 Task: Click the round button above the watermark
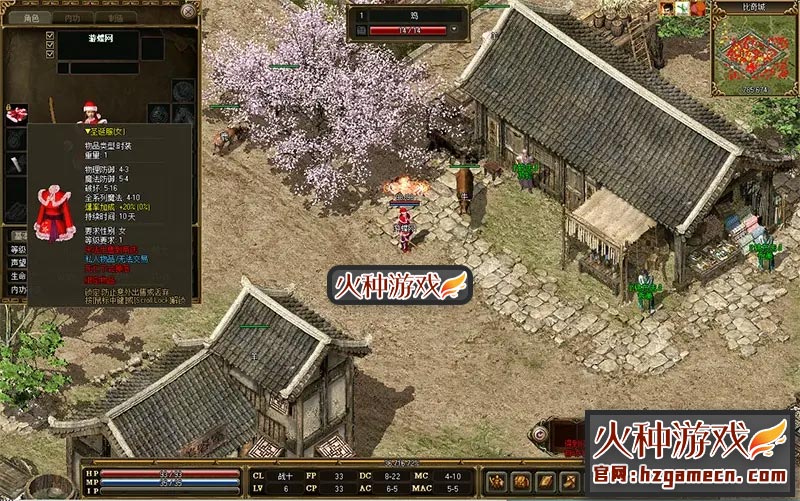tap(540, 434)
